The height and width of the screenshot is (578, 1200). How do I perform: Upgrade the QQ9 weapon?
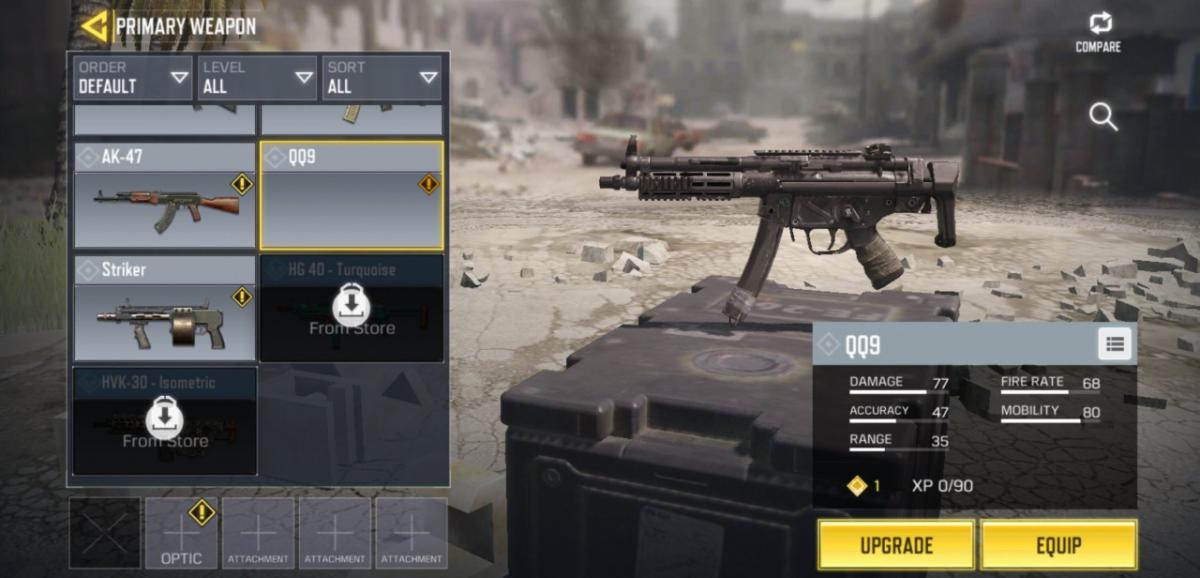(x=896, y=545)
